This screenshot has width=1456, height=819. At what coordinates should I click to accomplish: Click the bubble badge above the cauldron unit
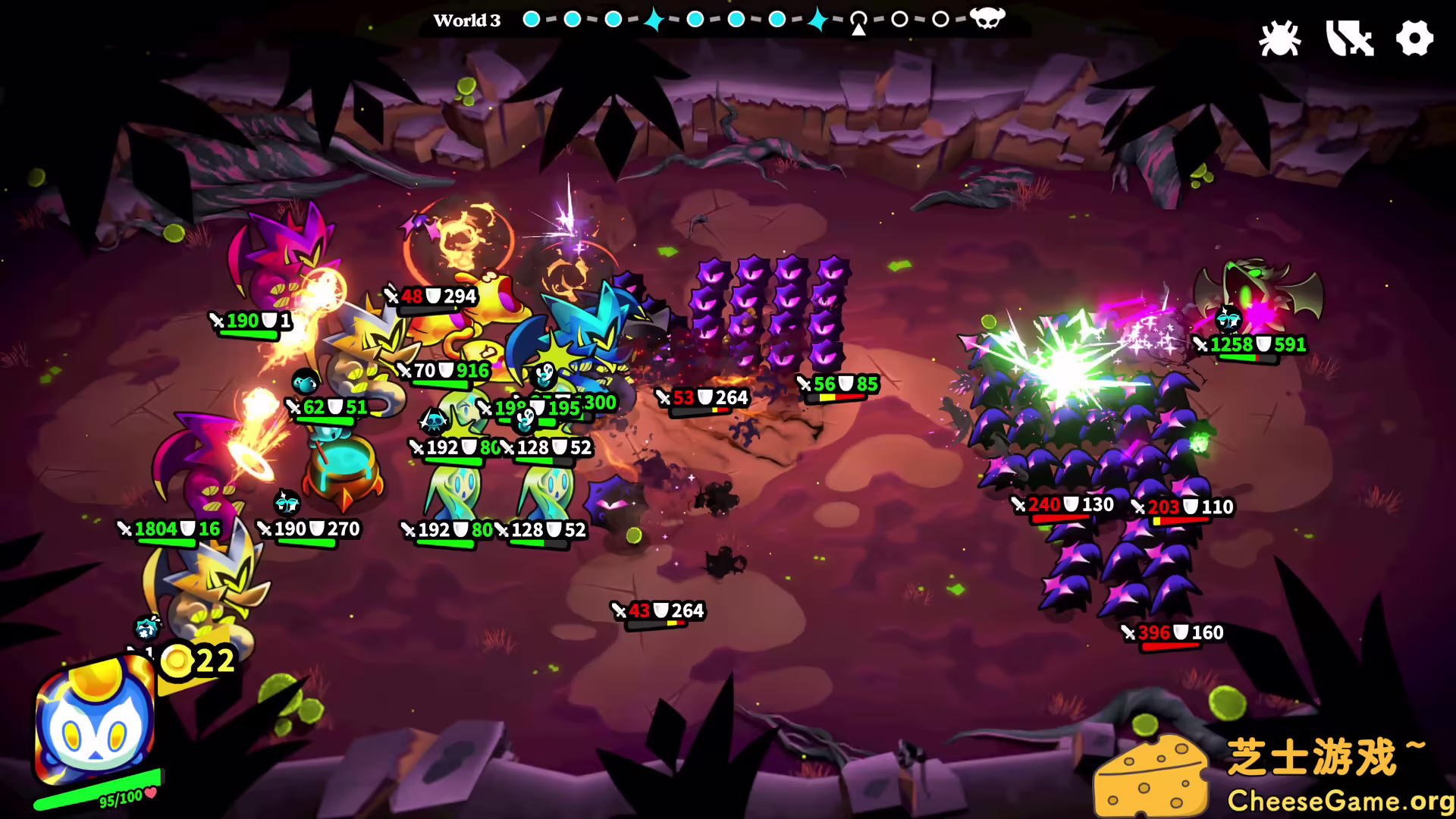tap(305, 381)
